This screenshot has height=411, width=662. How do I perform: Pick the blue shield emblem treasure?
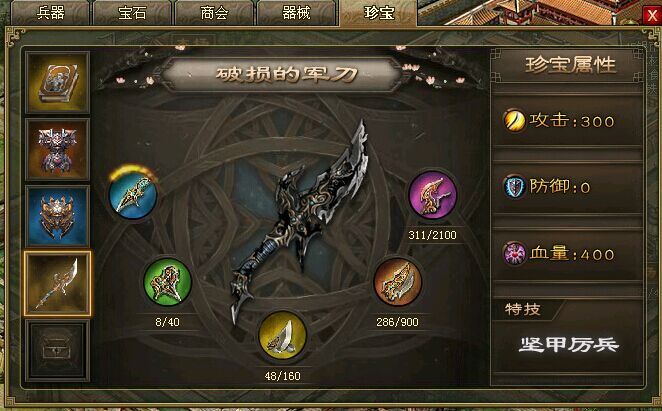click(57, 215)
